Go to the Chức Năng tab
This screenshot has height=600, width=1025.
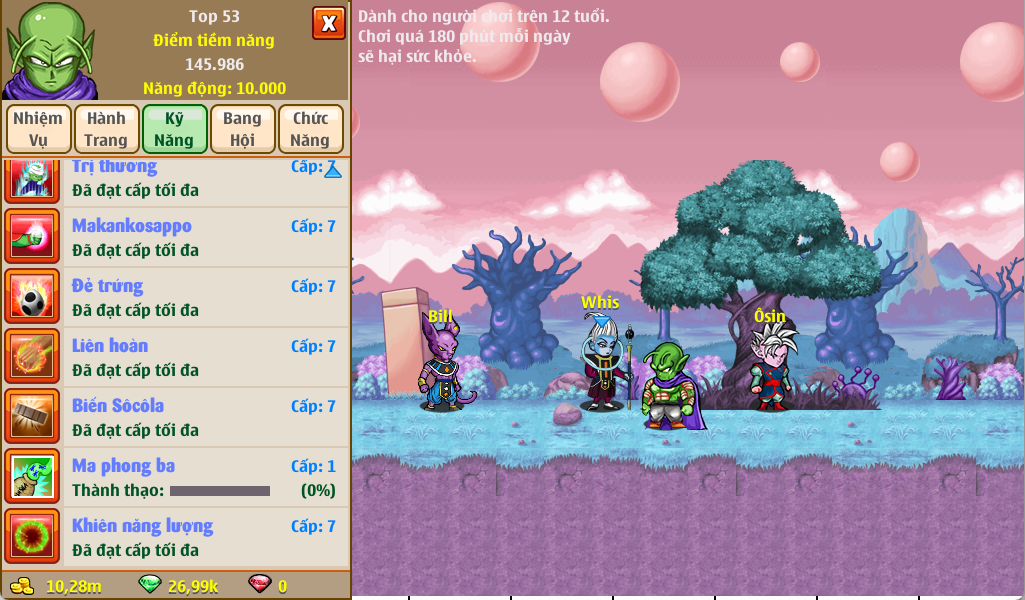(310, 129)
